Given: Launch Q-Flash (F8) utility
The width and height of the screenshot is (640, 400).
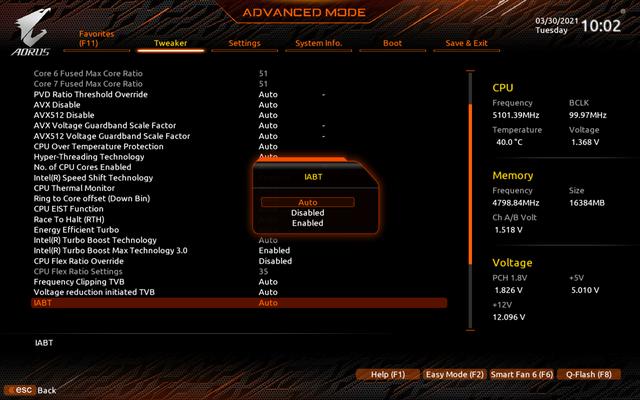Looking at the screenshot, I should coord(588,374).
